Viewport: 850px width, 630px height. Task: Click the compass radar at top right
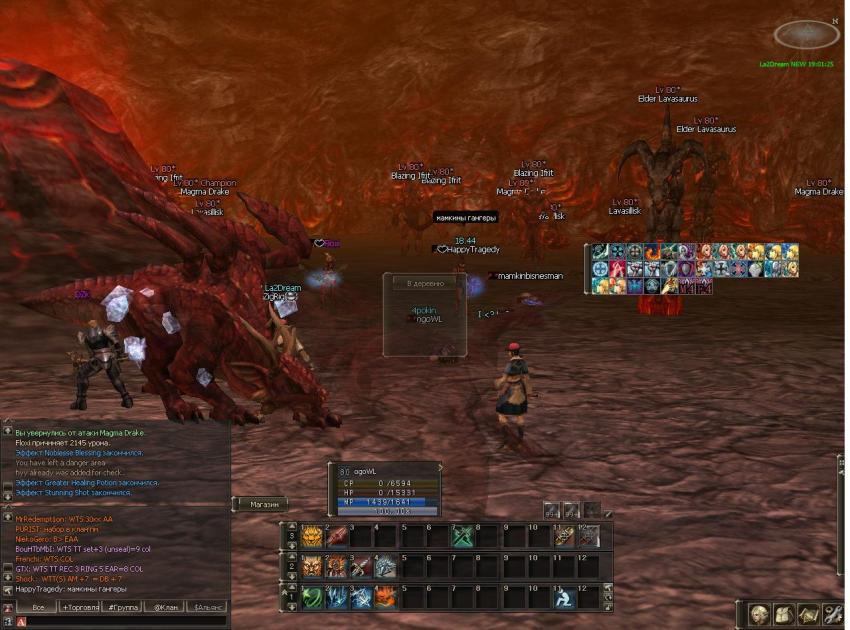(806, 36)
